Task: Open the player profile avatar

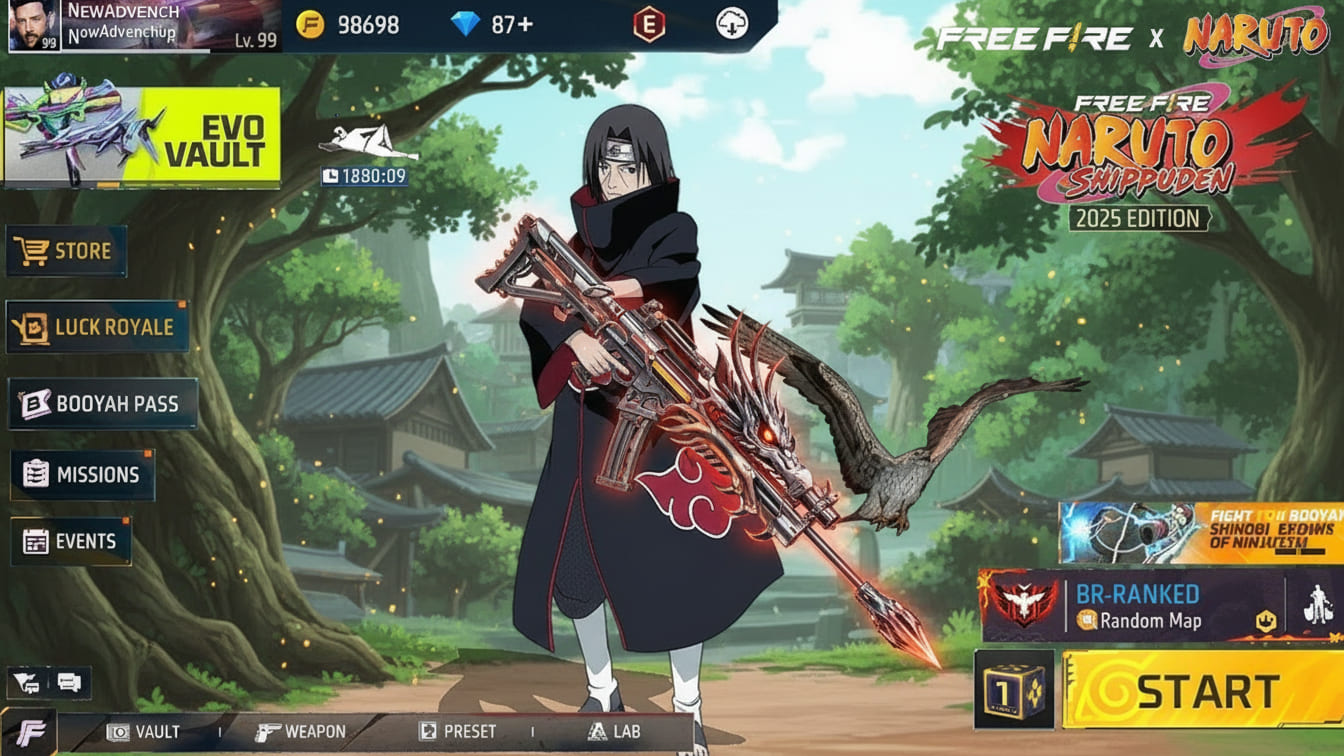Action: (33, 25)
